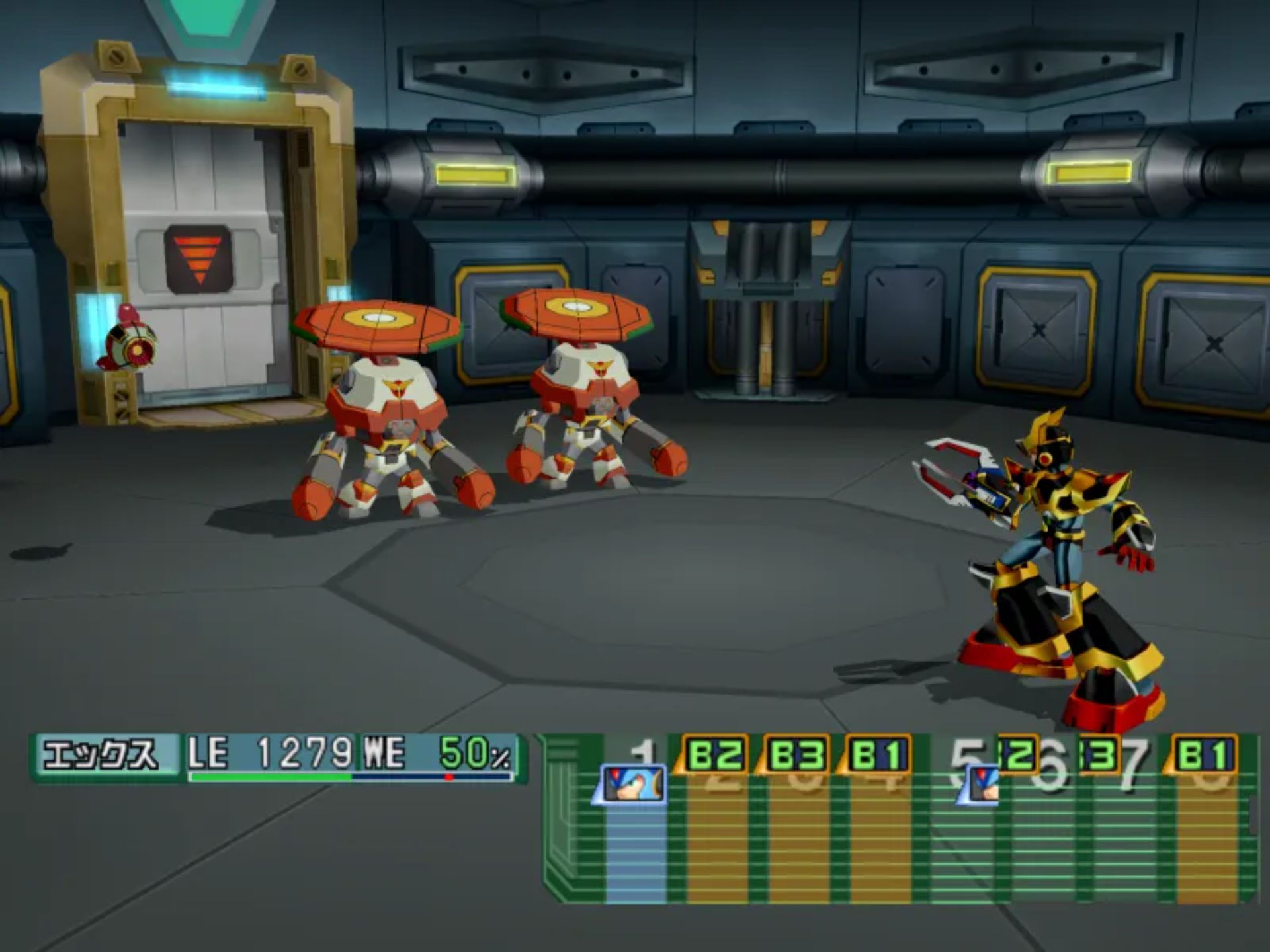Choose the B2 marker right after turn 1
This screenshot has height=952, width=1270.
click(713, 754)
